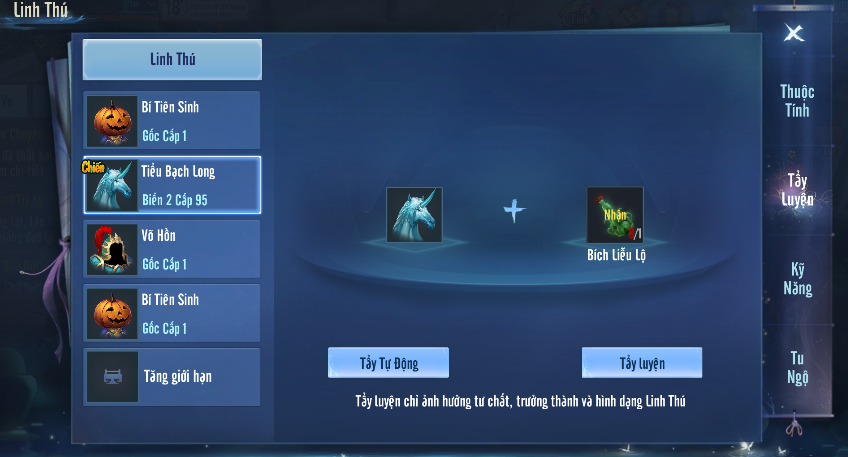Open the Tu Ngộ tab
This screenshot has width=848, height=457.
pyautogui.click(x=797, y=367)
